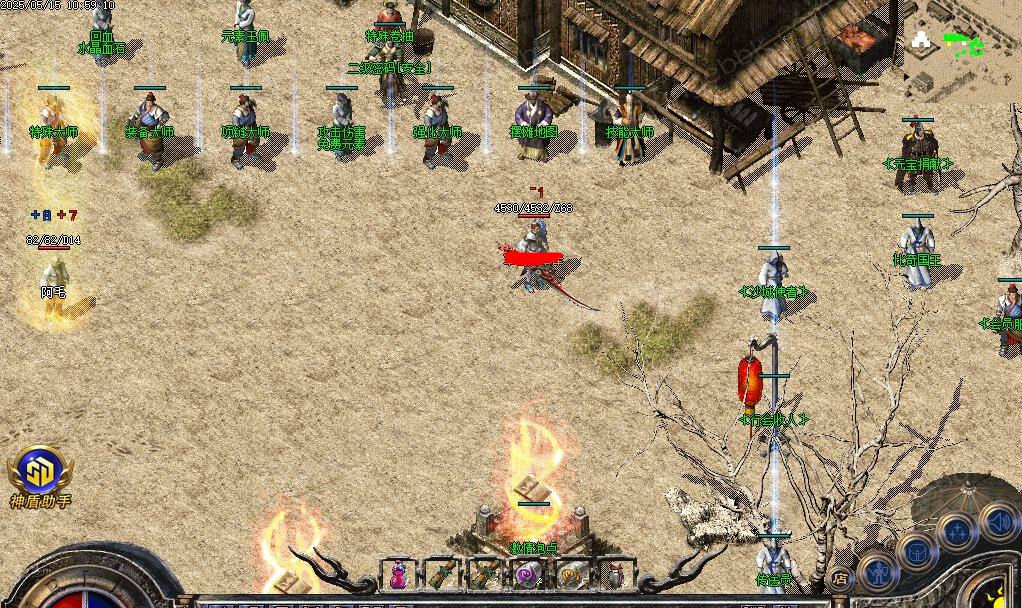Show the skills panel with star icon

[x=957, y=532]
